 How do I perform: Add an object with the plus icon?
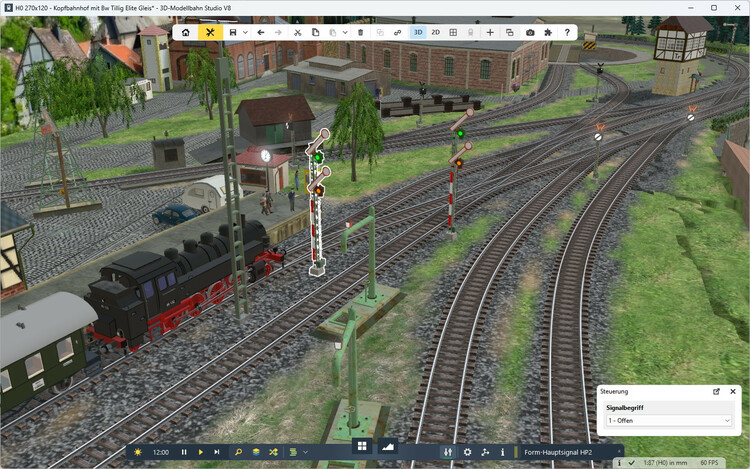pos(490,32)
